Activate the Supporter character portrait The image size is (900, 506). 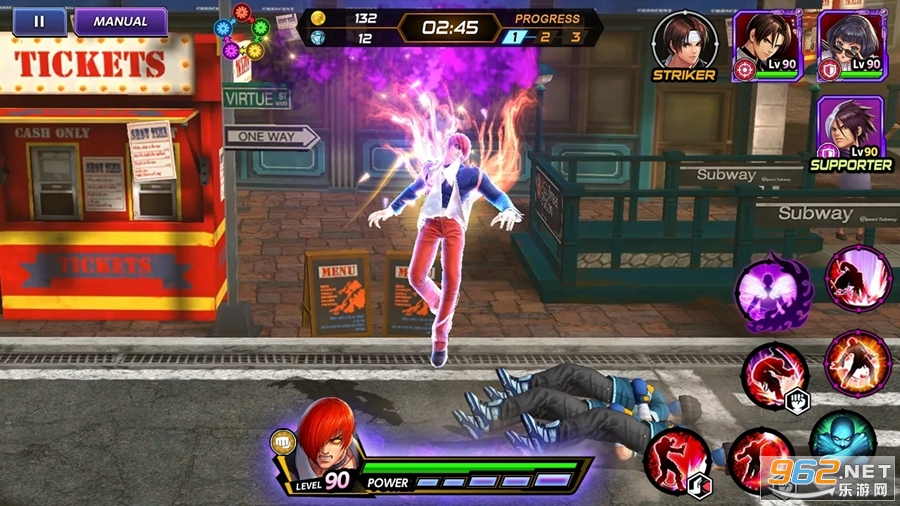[851, 128]
